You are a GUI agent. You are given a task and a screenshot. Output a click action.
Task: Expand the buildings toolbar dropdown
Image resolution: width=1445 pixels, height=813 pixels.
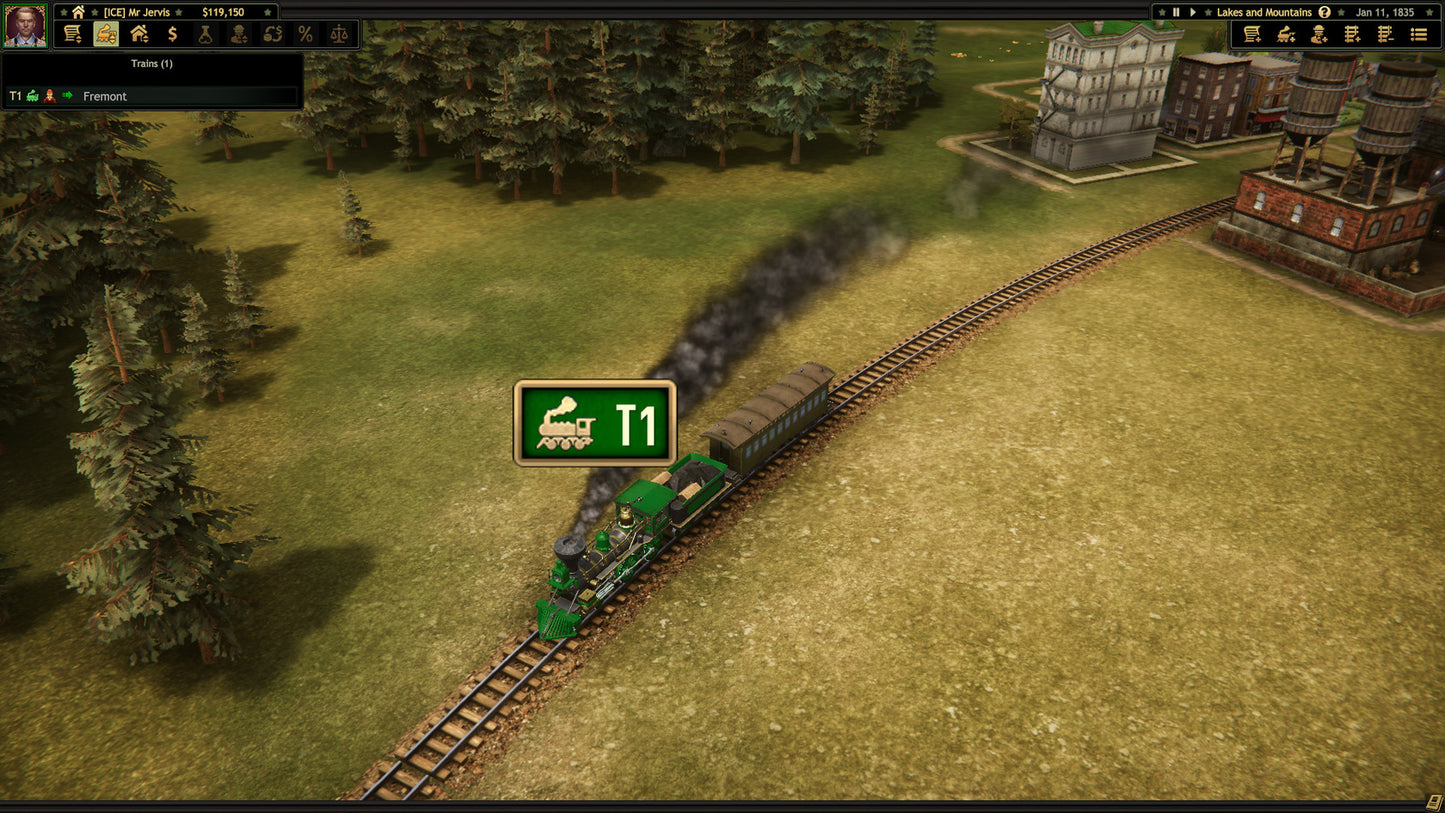pos(140,33)
